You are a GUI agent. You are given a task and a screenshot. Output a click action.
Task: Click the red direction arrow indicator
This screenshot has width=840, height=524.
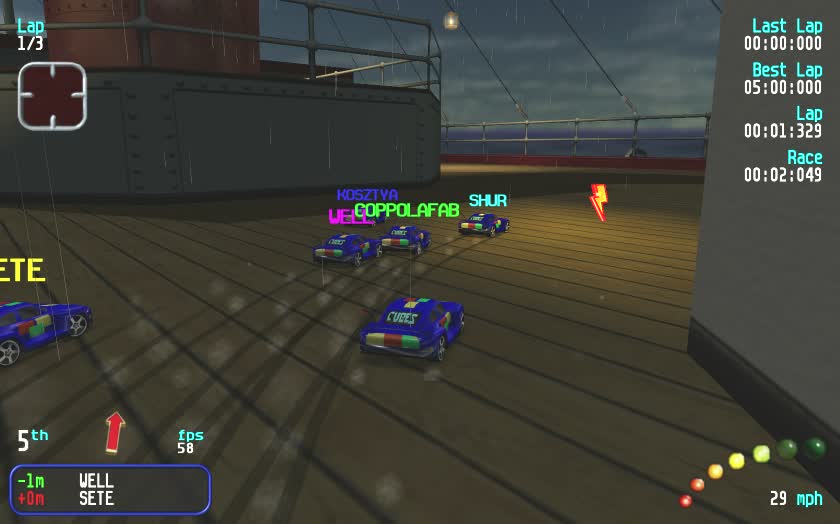point(115,433)
